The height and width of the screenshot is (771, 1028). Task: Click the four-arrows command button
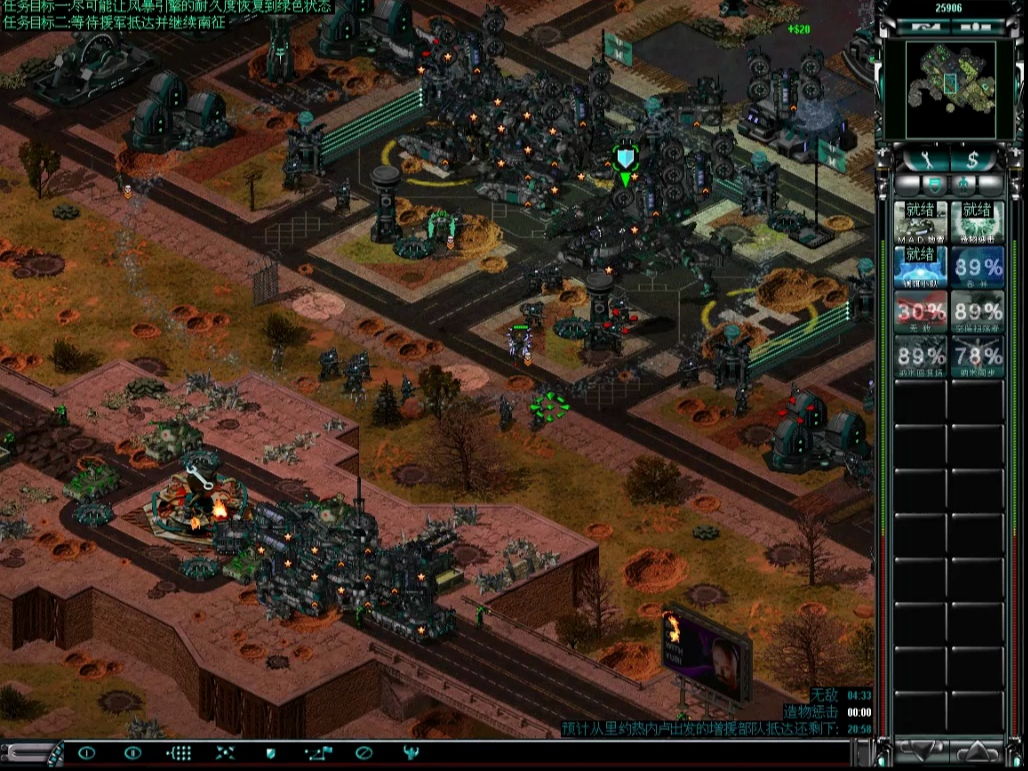coord(226,753)
